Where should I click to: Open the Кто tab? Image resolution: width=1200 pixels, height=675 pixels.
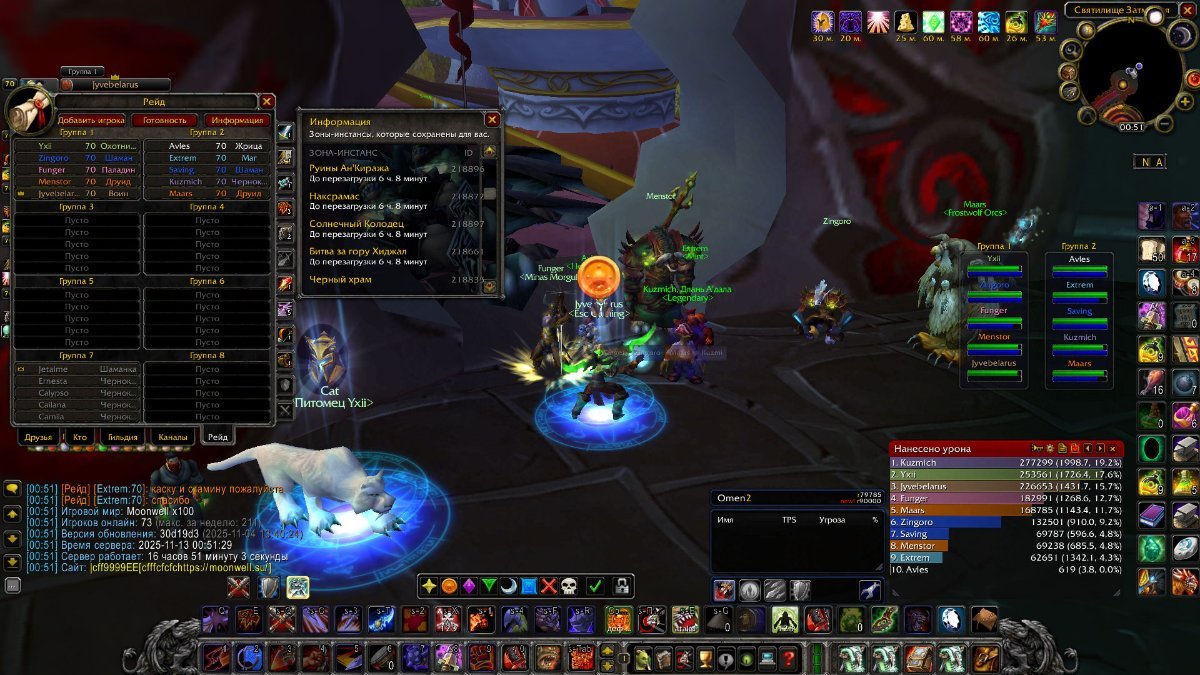tap(78, 437)
